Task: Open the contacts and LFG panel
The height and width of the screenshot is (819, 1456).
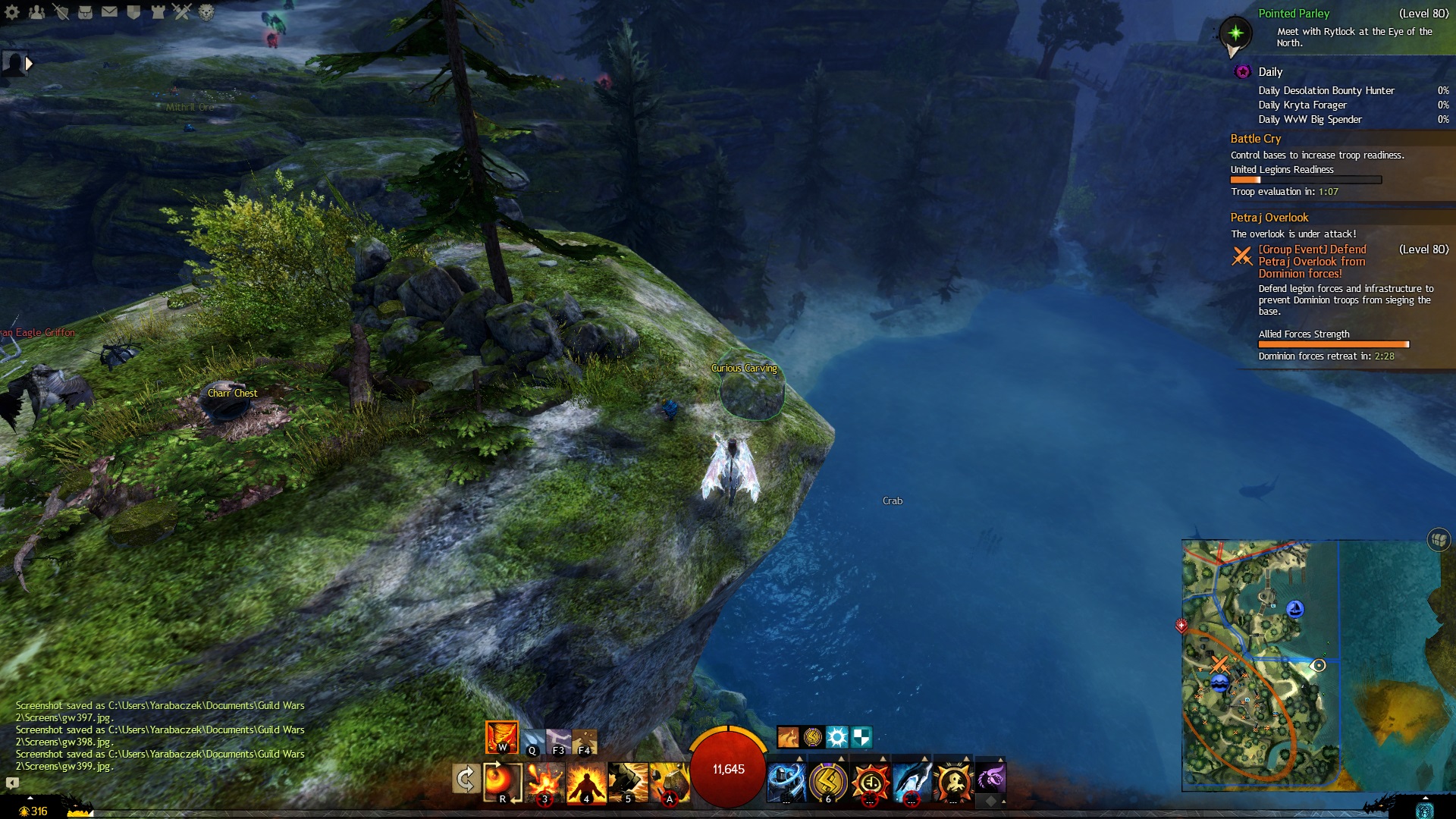Action: tap(36, 12)
